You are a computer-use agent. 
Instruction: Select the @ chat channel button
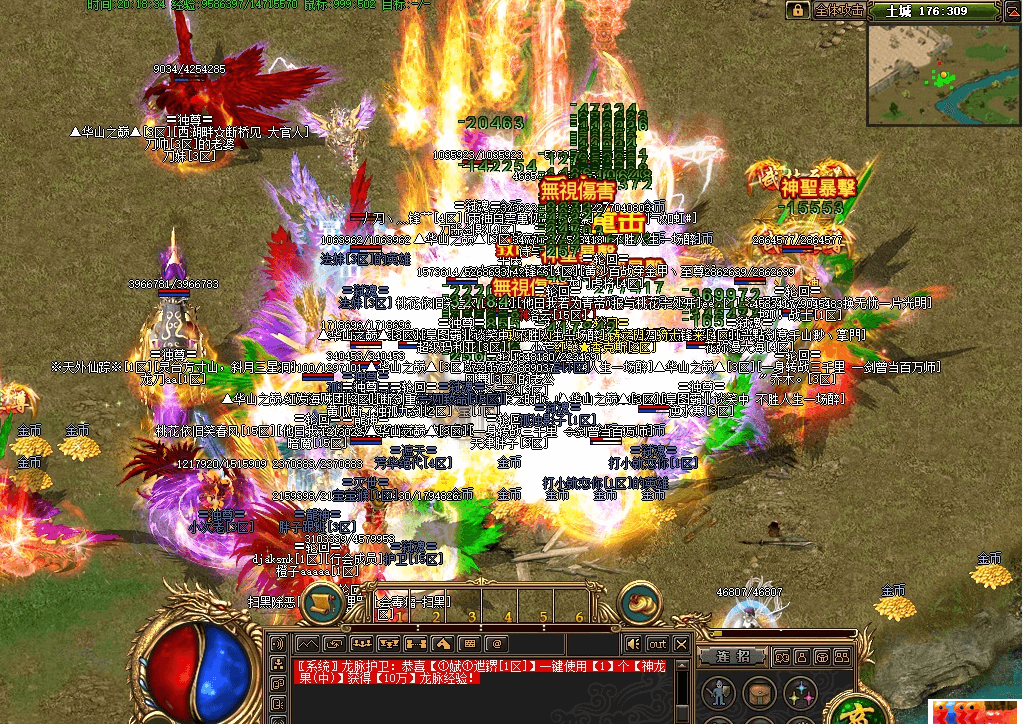[x=496, y=643]
